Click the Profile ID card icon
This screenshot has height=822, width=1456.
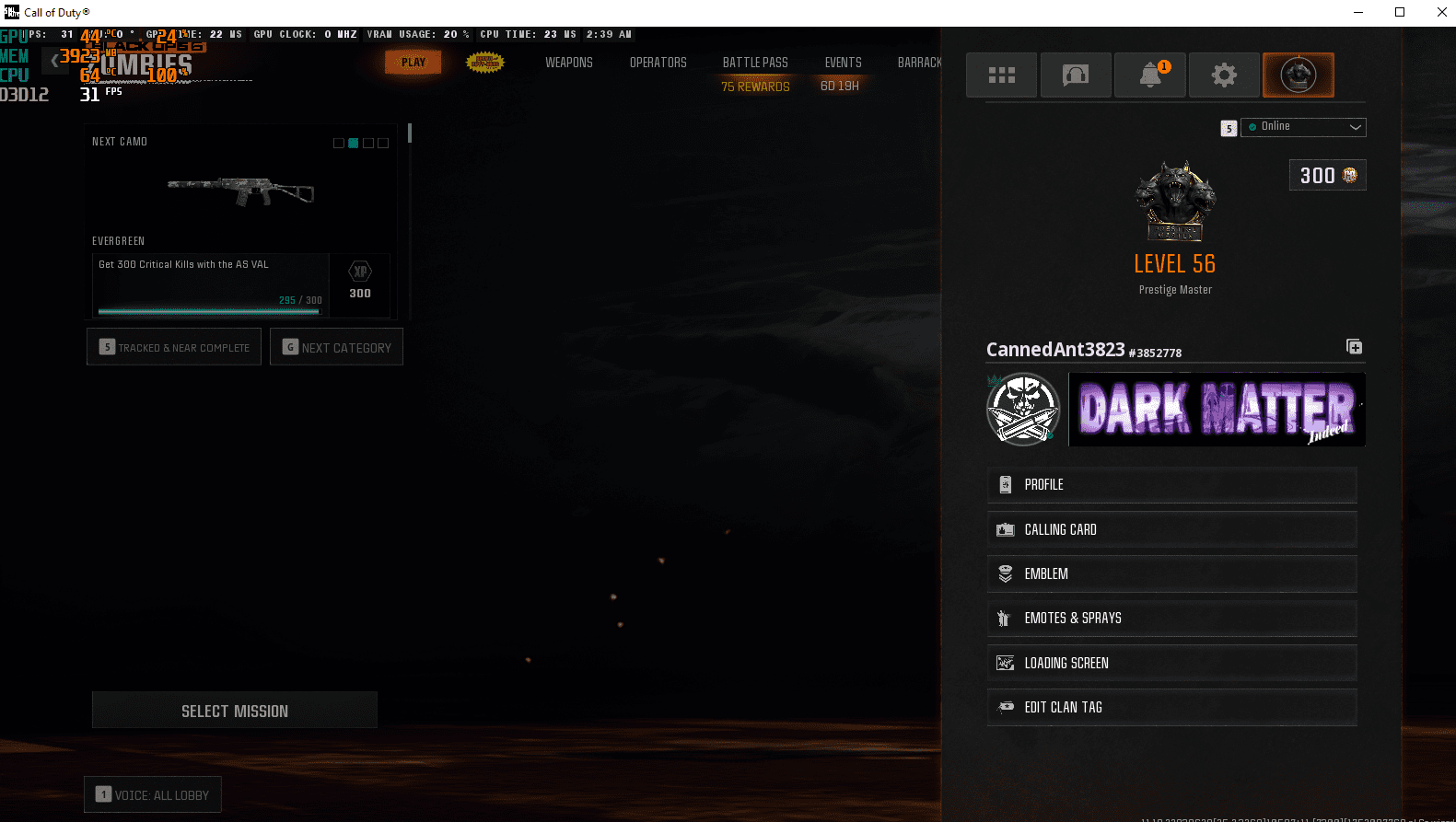coord(1005,485)
